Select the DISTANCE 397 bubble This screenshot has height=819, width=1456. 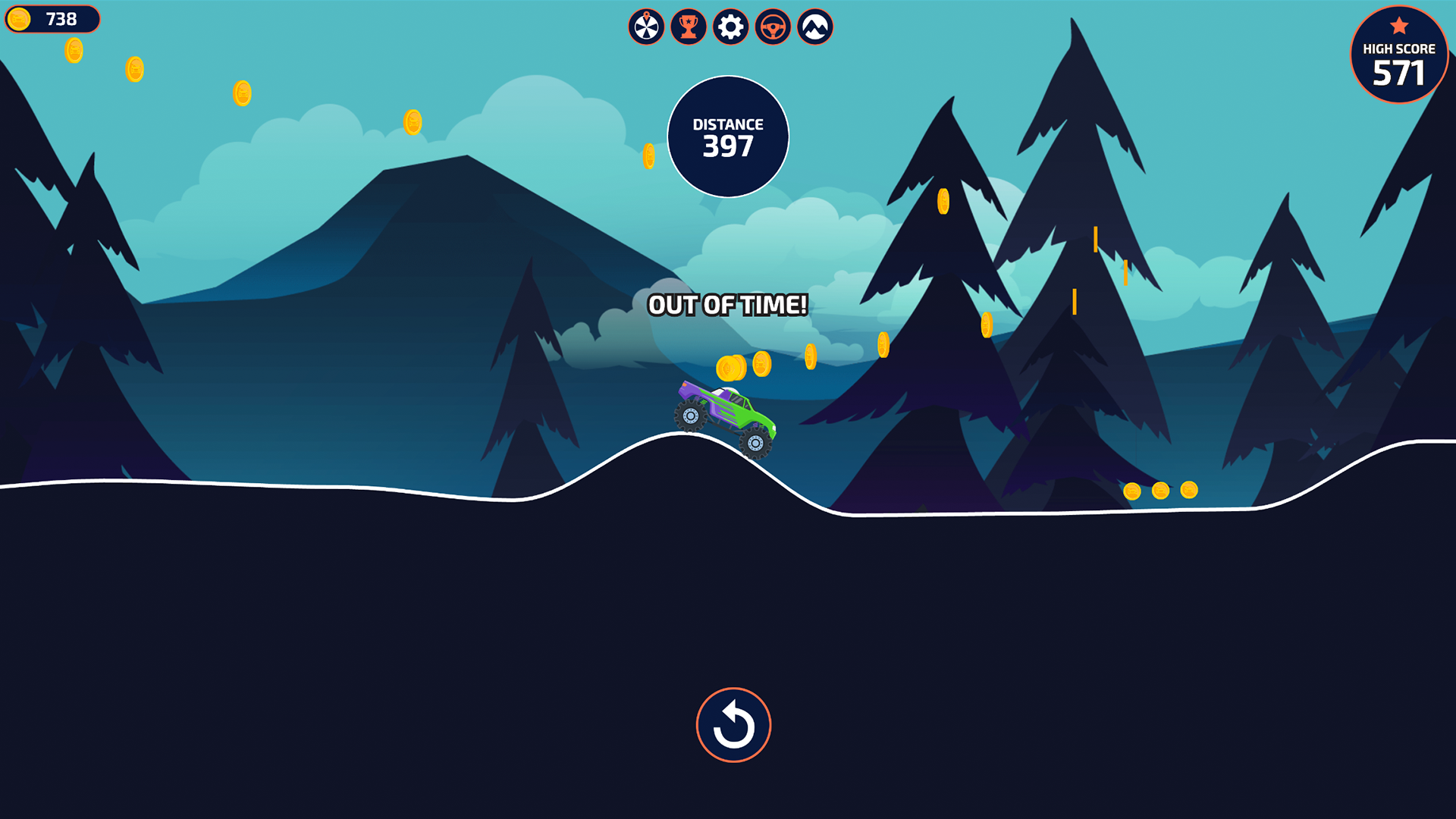click(728, 135)
